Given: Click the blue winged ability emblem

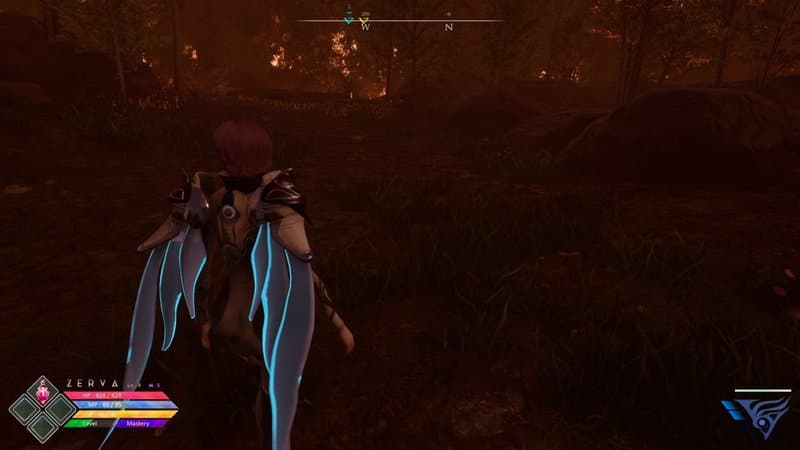Looking at the screenshot, I should coord(756,414).
